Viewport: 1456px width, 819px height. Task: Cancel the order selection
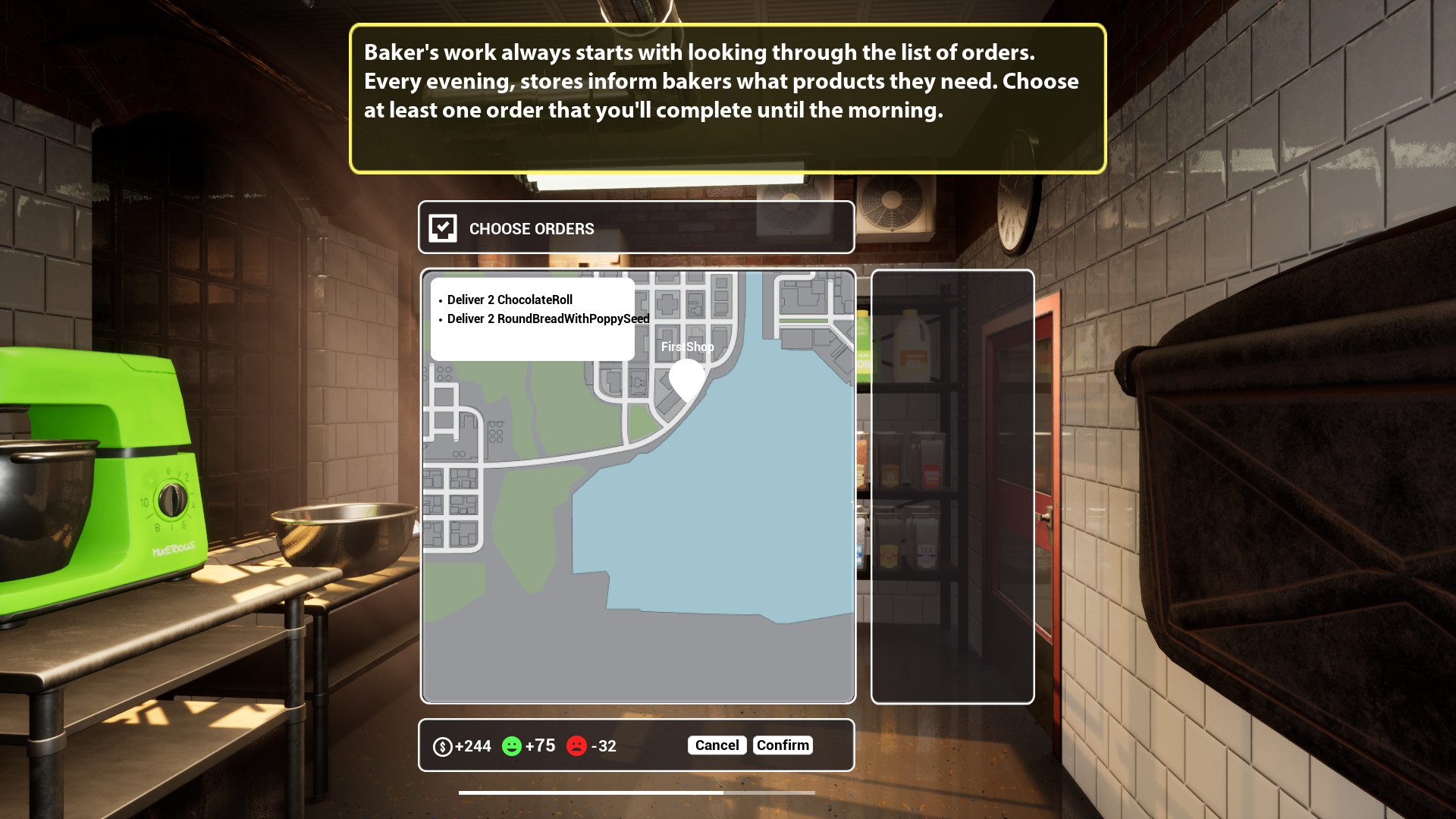coord(716,745)
